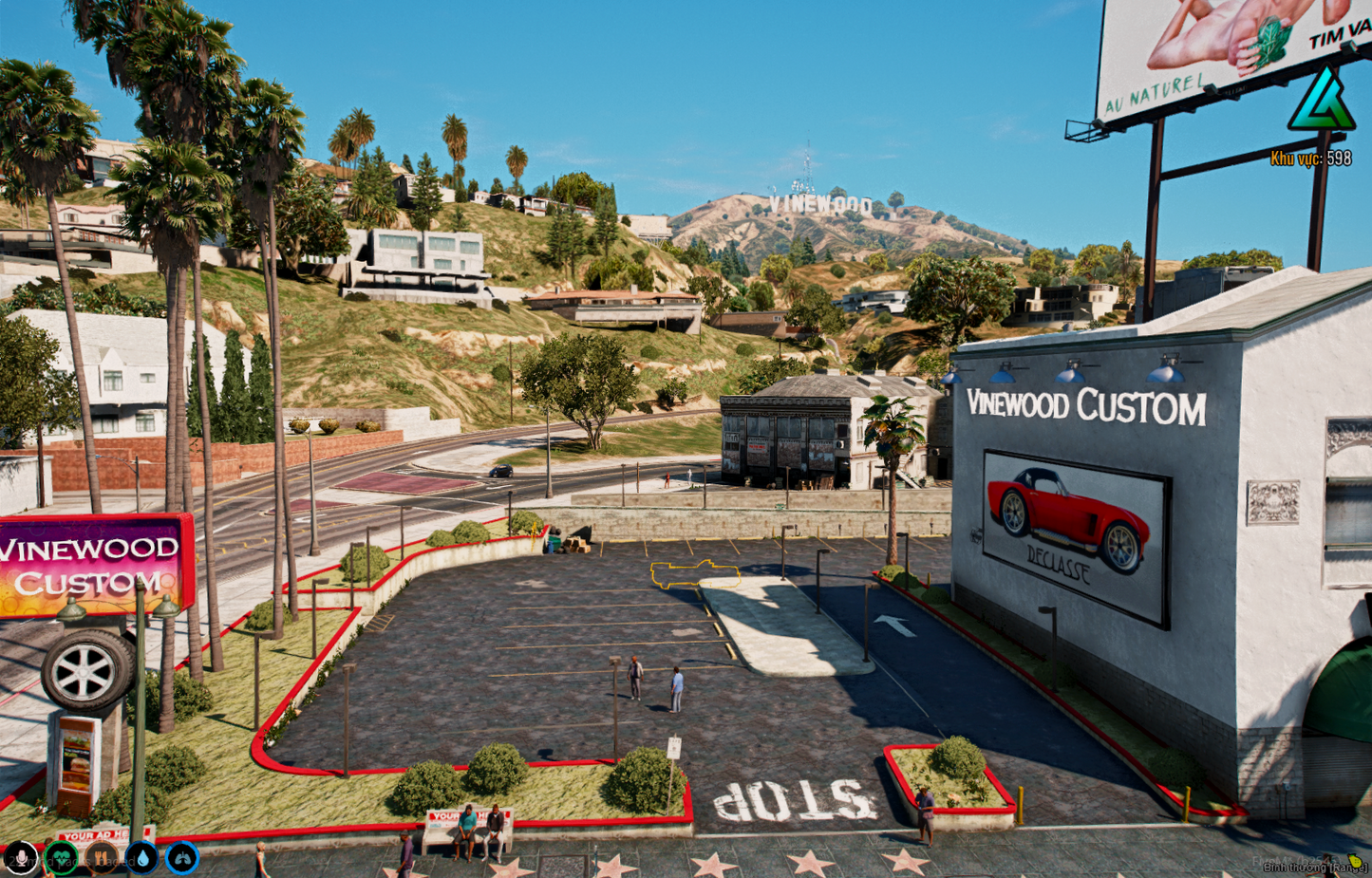Viewport: 1372px width, 878px height.
Task: Click the lemon icon near the voice indicator
Action: (1354, 862)
